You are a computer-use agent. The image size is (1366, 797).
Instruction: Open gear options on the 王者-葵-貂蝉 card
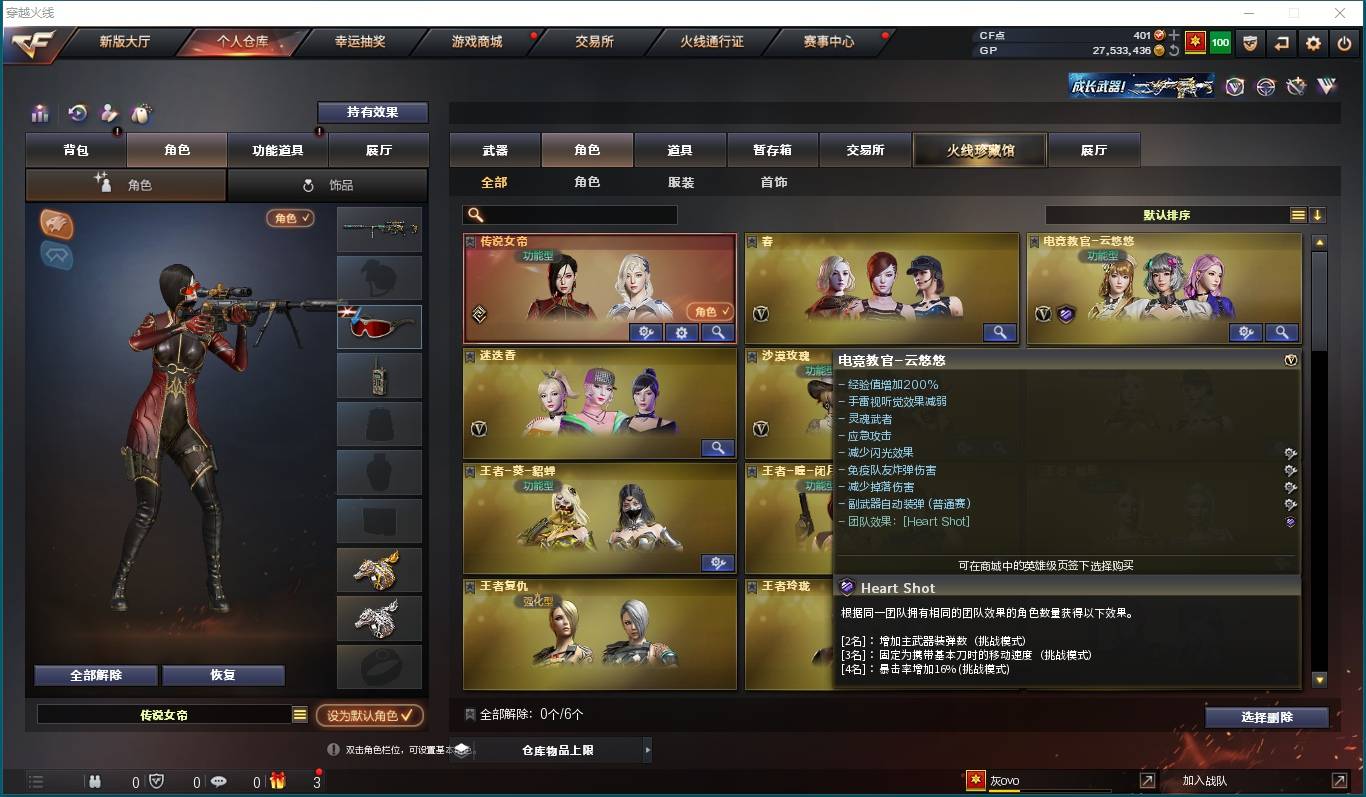(717, 563)
